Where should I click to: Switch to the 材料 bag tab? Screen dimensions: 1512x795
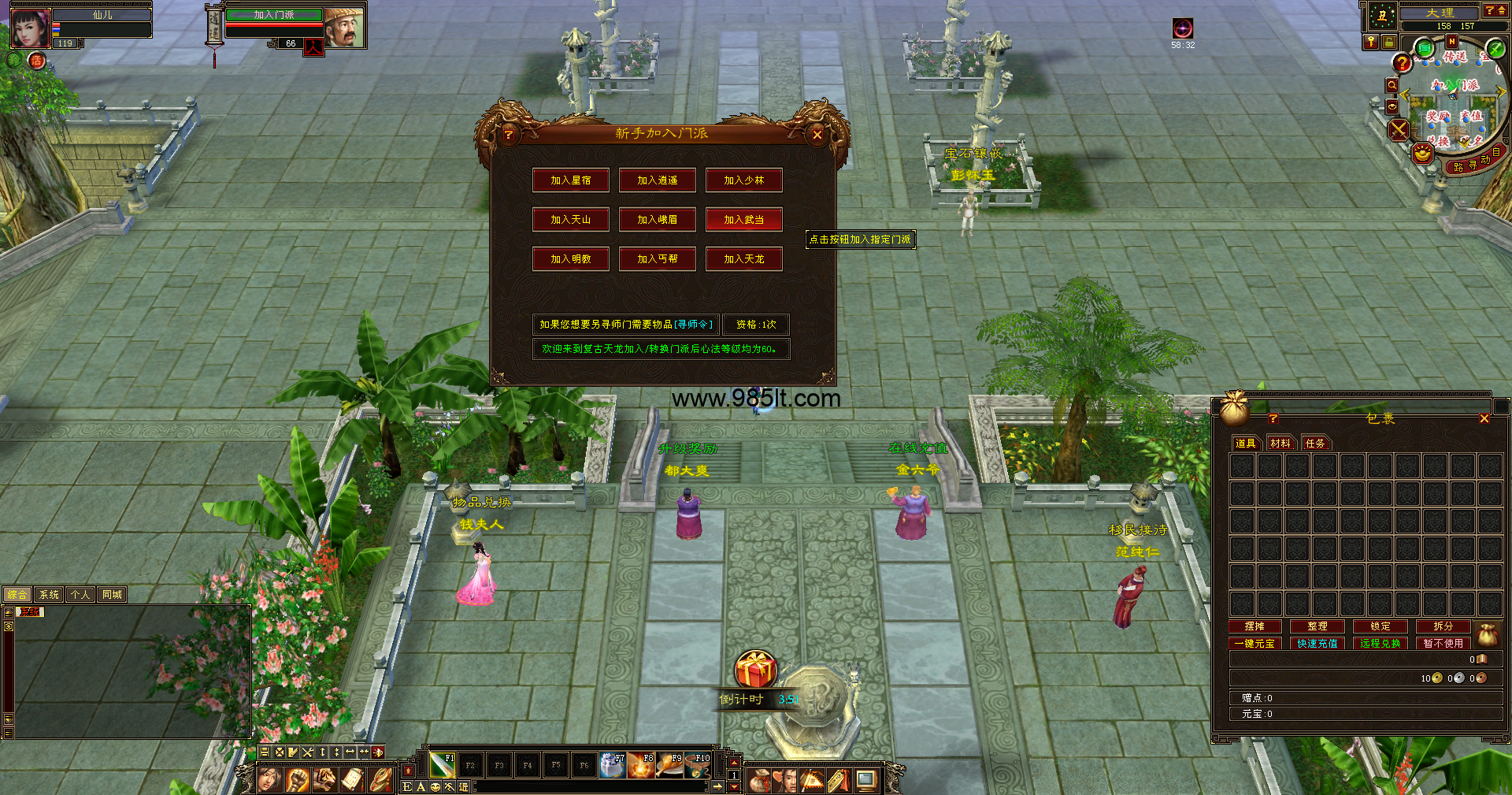(1280, 444)
